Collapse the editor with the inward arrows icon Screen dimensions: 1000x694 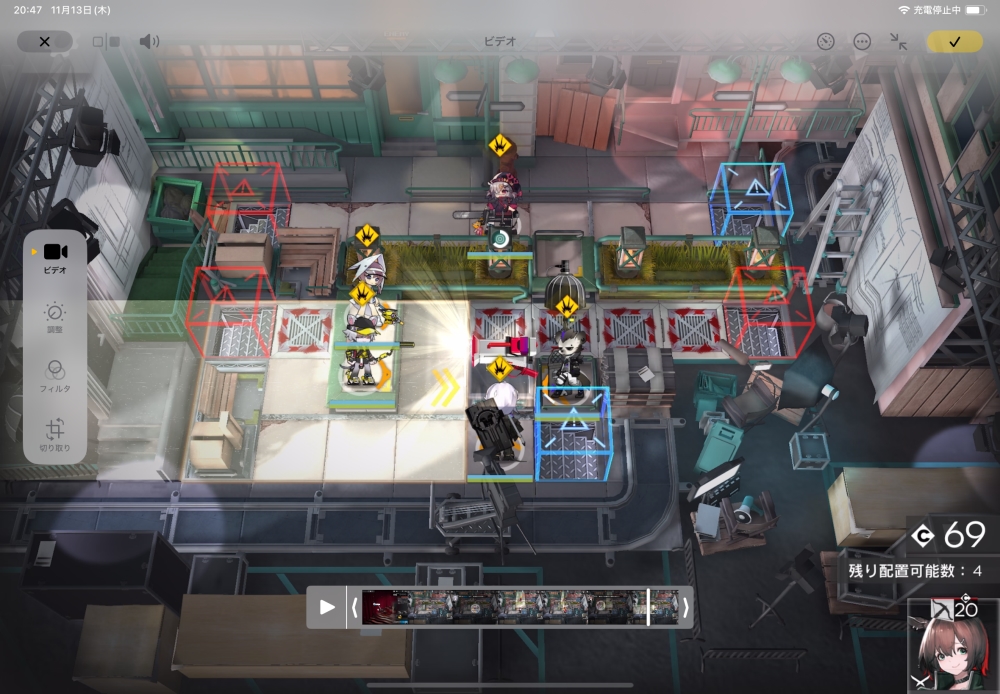(x=898, y=42)
